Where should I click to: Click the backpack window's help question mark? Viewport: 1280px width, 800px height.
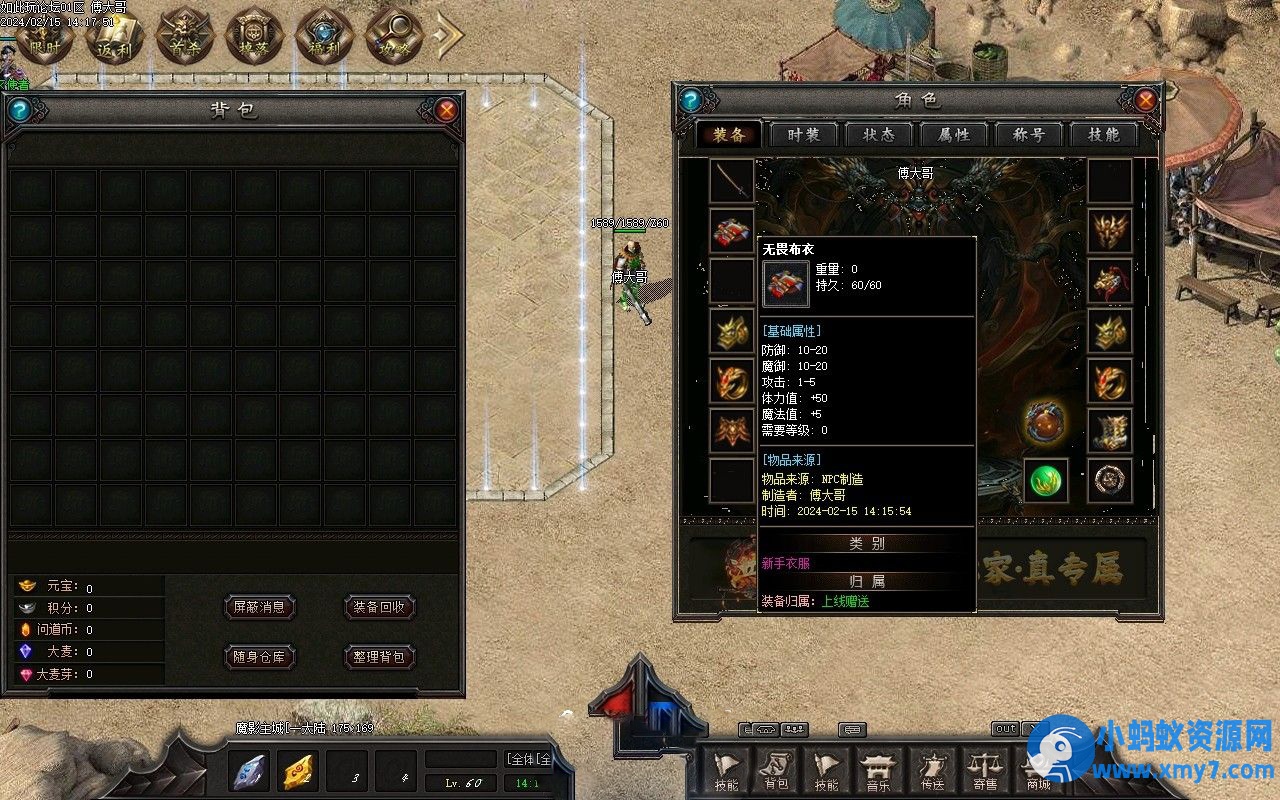[x=19, y=110]
